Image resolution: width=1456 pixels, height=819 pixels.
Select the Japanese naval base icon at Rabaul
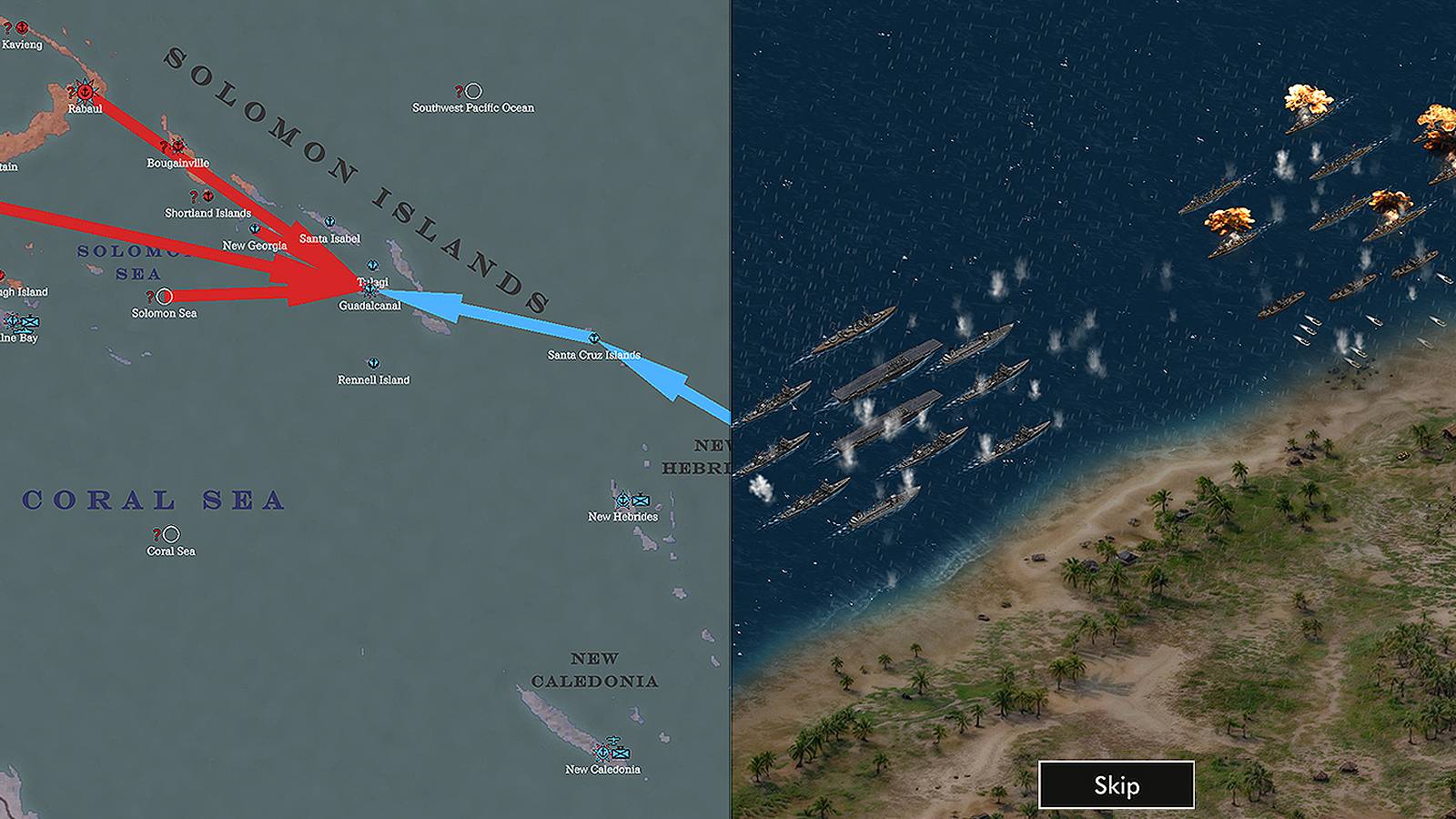(85, 91)
